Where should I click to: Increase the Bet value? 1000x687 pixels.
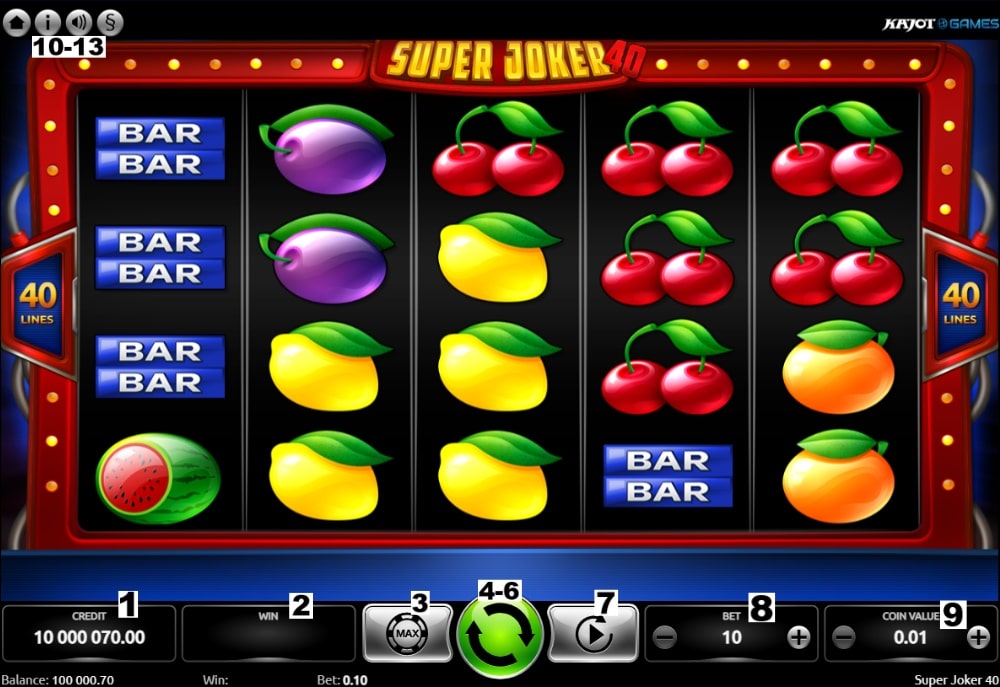click(798, 637)
